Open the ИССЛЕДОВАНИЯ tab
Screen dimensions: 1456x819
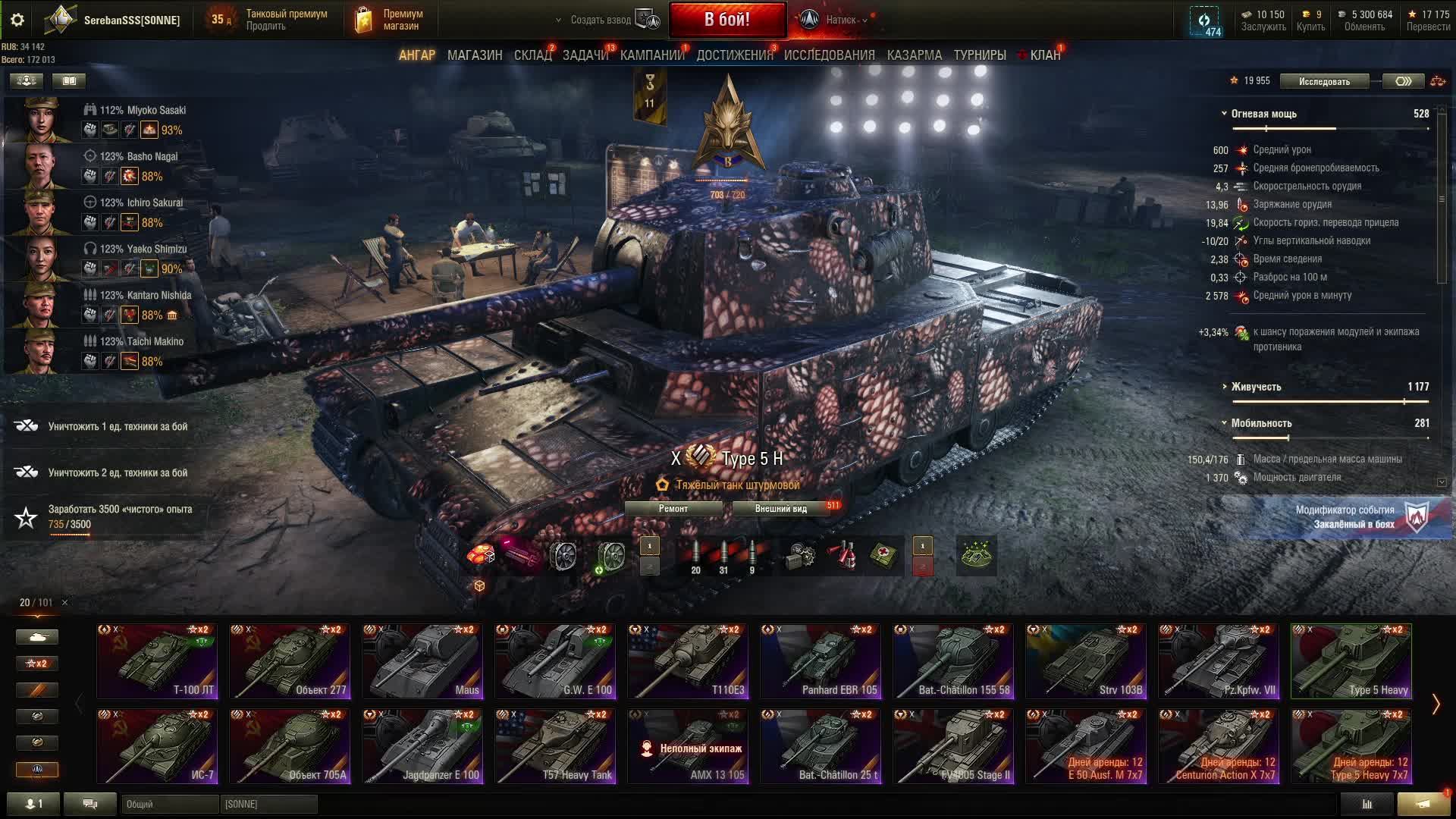829,55
